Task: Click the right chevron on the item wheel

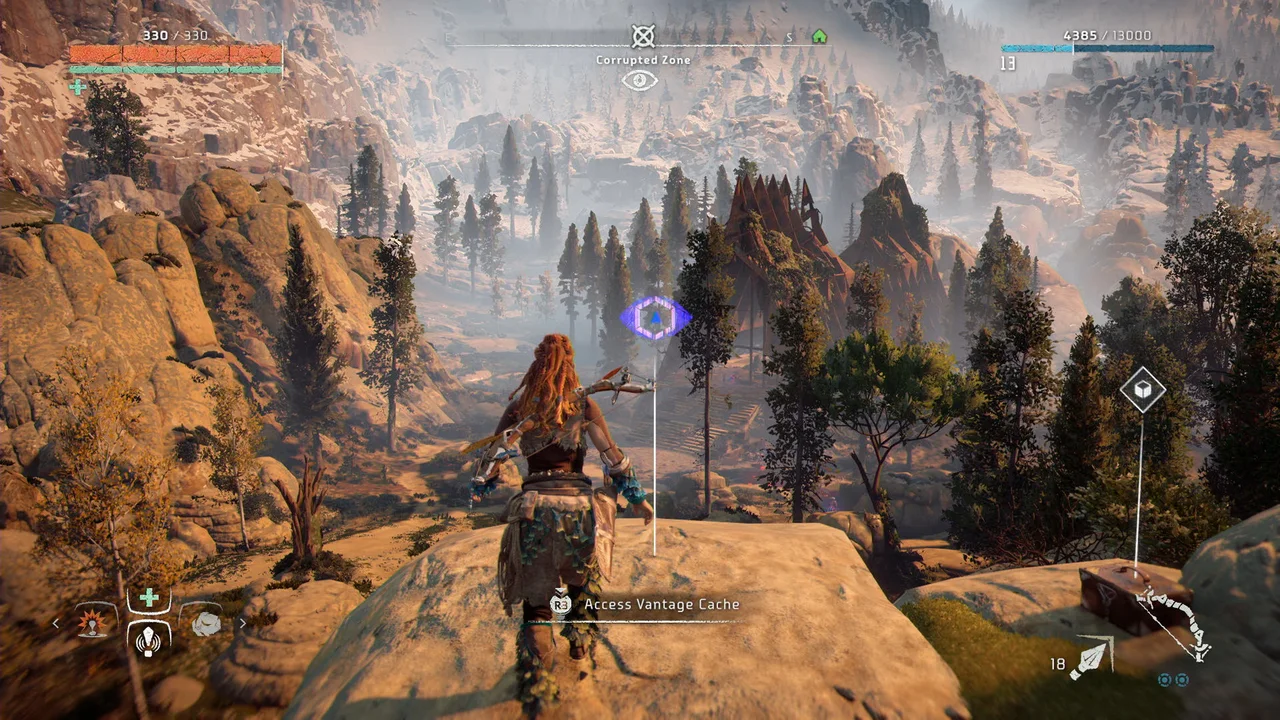Action: [243, 623]
